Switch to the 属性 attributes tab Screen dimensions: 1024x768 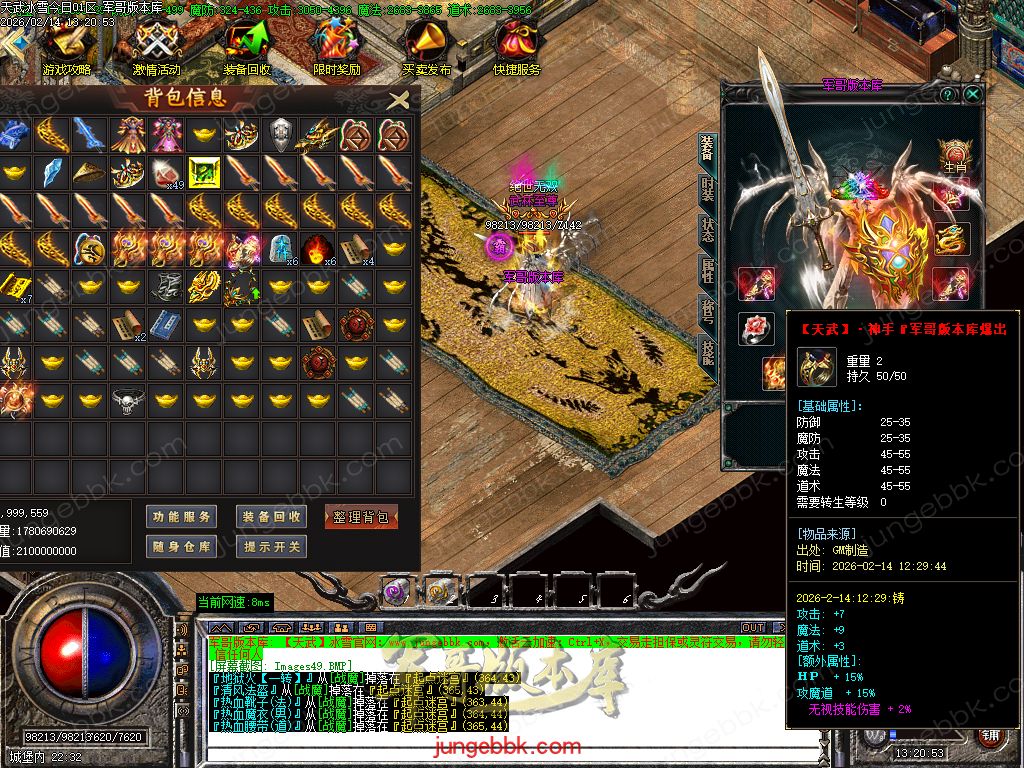707,270
